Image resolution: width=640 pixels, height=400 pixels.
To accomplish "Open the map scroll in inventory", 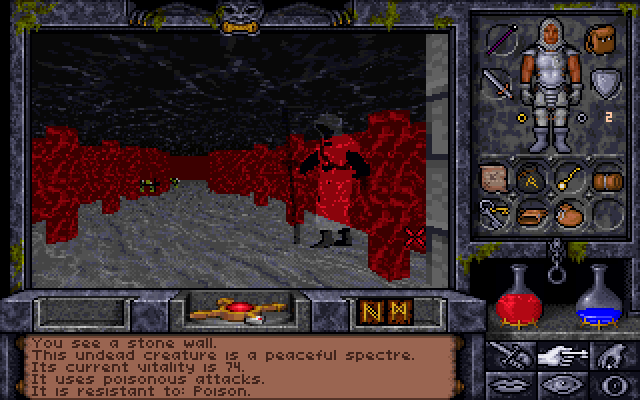I will point(496,178).
